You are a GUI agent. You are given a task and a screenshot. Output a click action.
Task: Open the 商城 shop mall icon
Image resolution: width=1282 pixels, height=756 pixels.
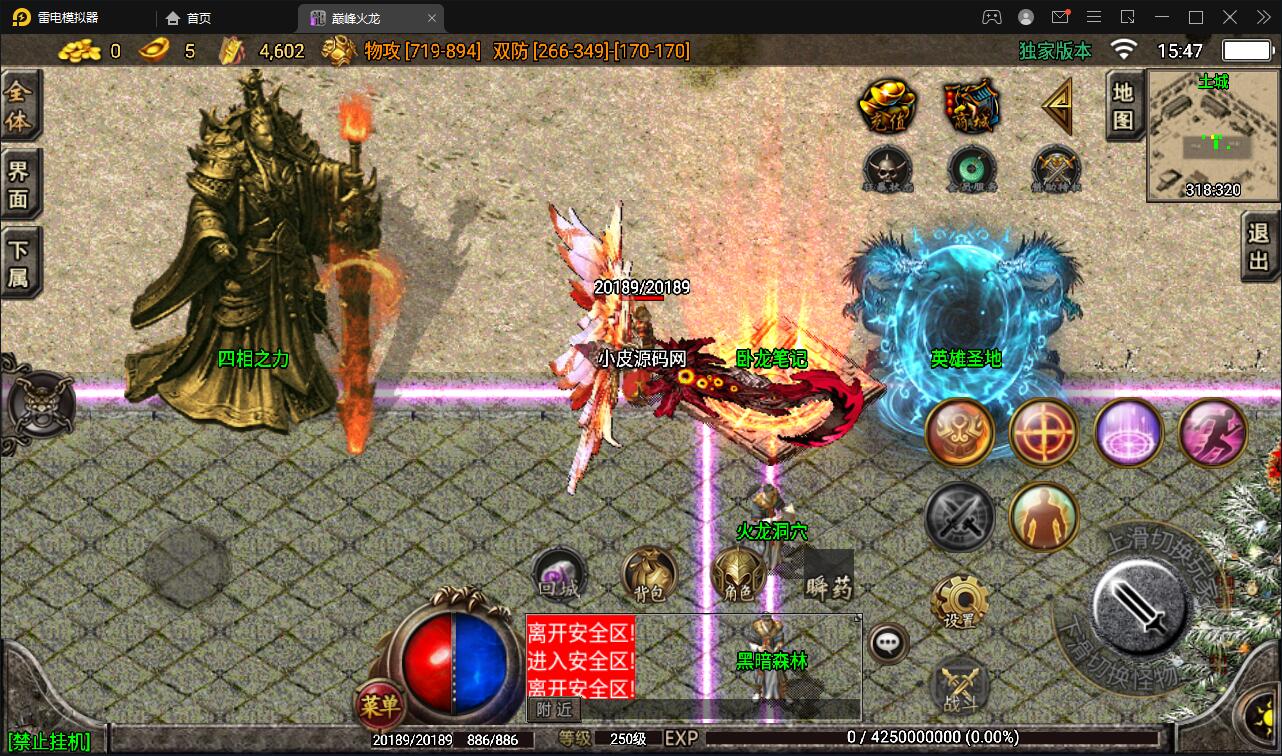[x=968, y=105]
